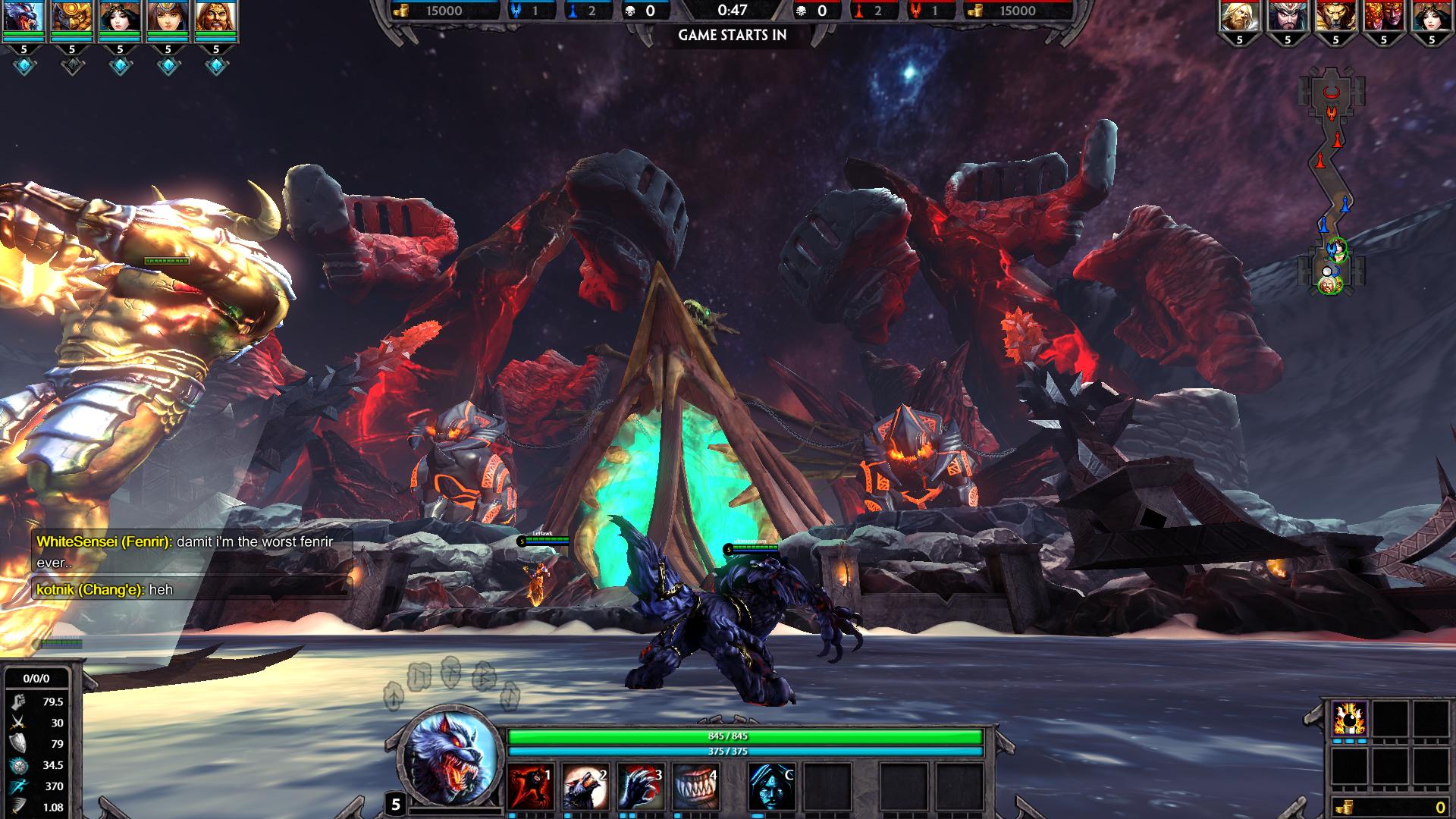
Task: Use the howling wolf ability in slot 2
Action: coord(585,786)
